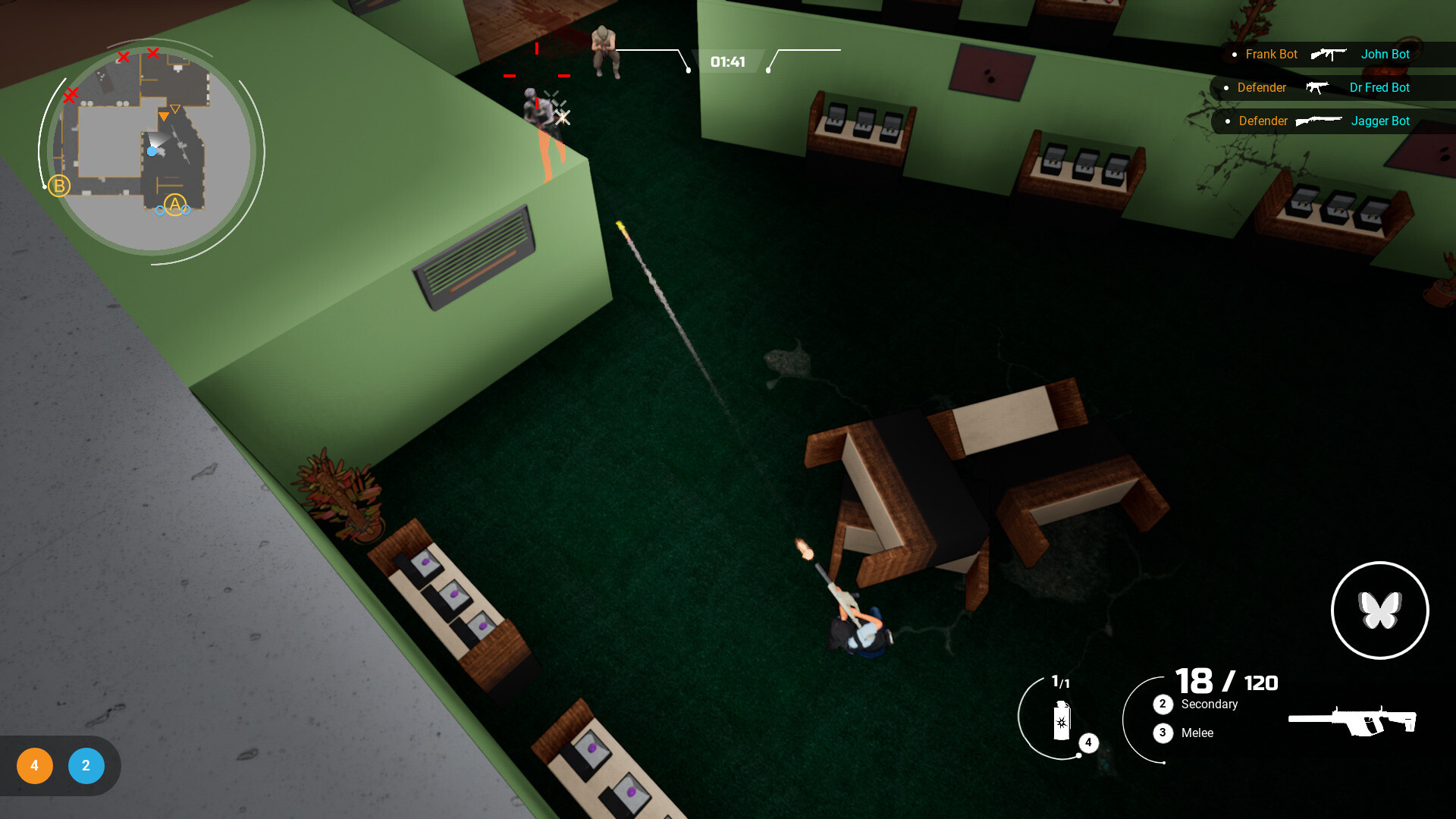This screenshot has width=1456, height=819.
Task: Select the Melee slot labeled 3
Action: pyautogui.click(x=1163, y=733)
